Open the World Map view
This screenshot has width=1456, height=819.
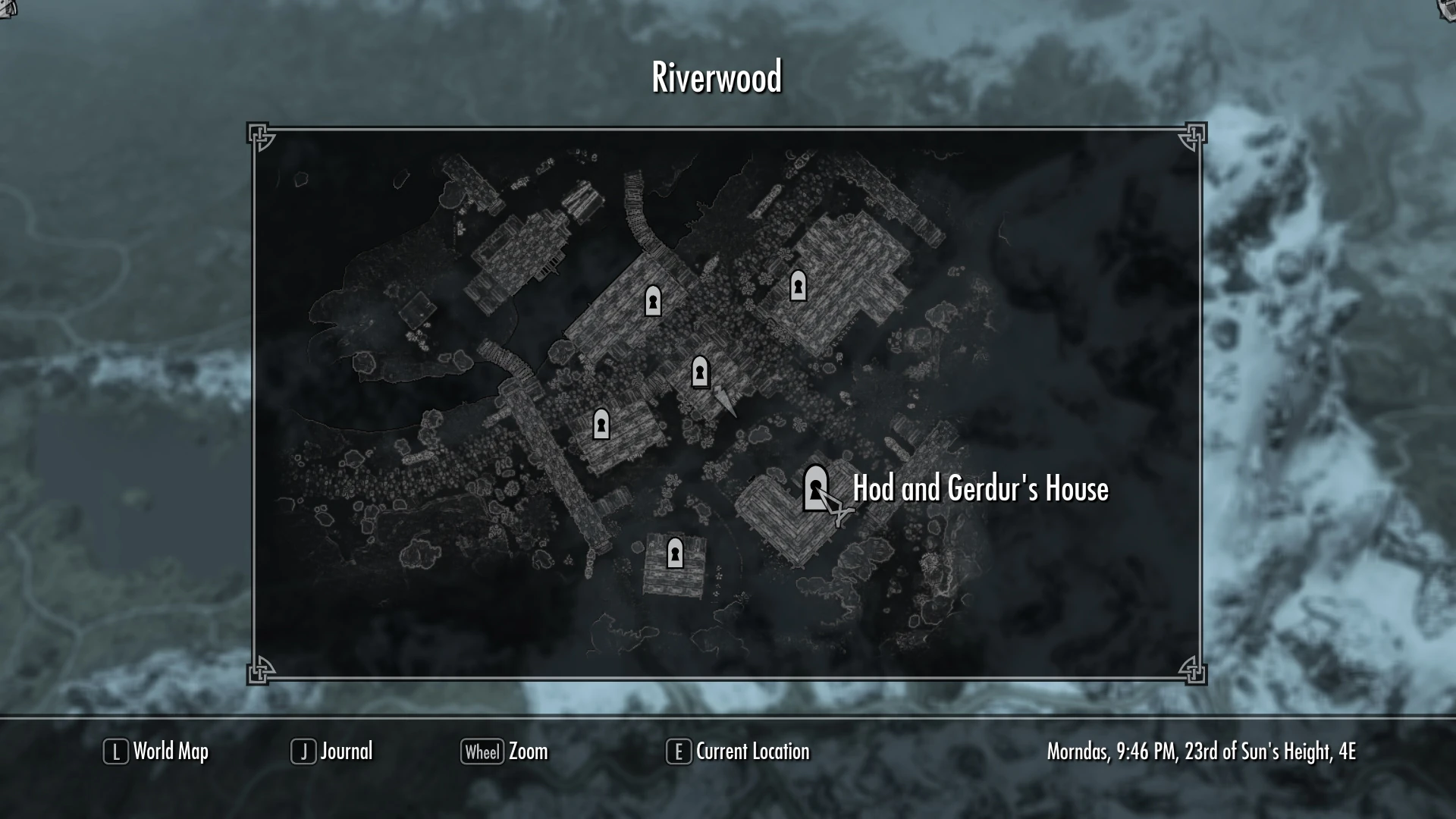click(x=170, y=752)
